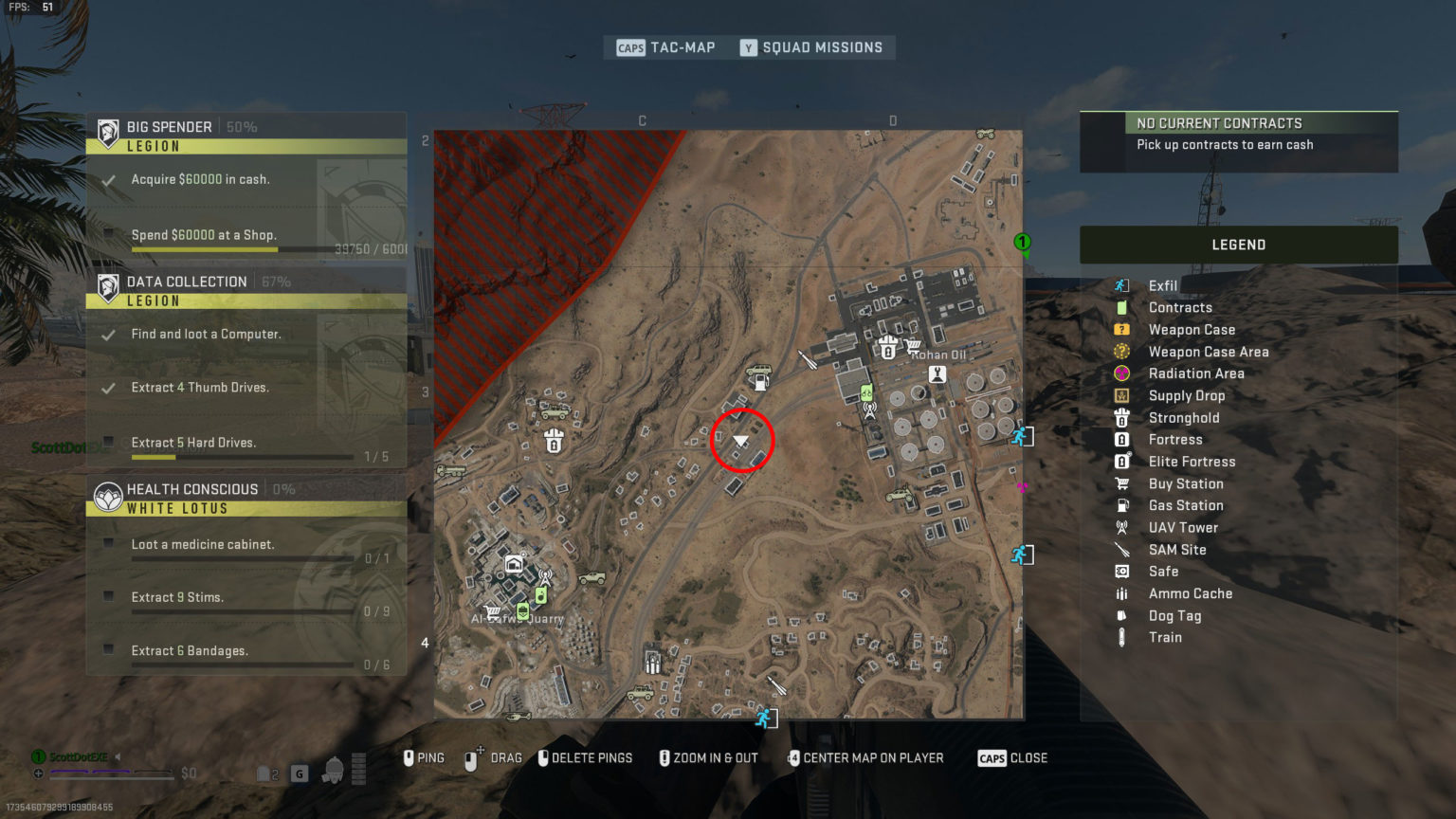This screenshot has height=819, width=1456.
Task: Select the Gas Station legend icon
Action: pyautogui.click(x=1123, y=505)
